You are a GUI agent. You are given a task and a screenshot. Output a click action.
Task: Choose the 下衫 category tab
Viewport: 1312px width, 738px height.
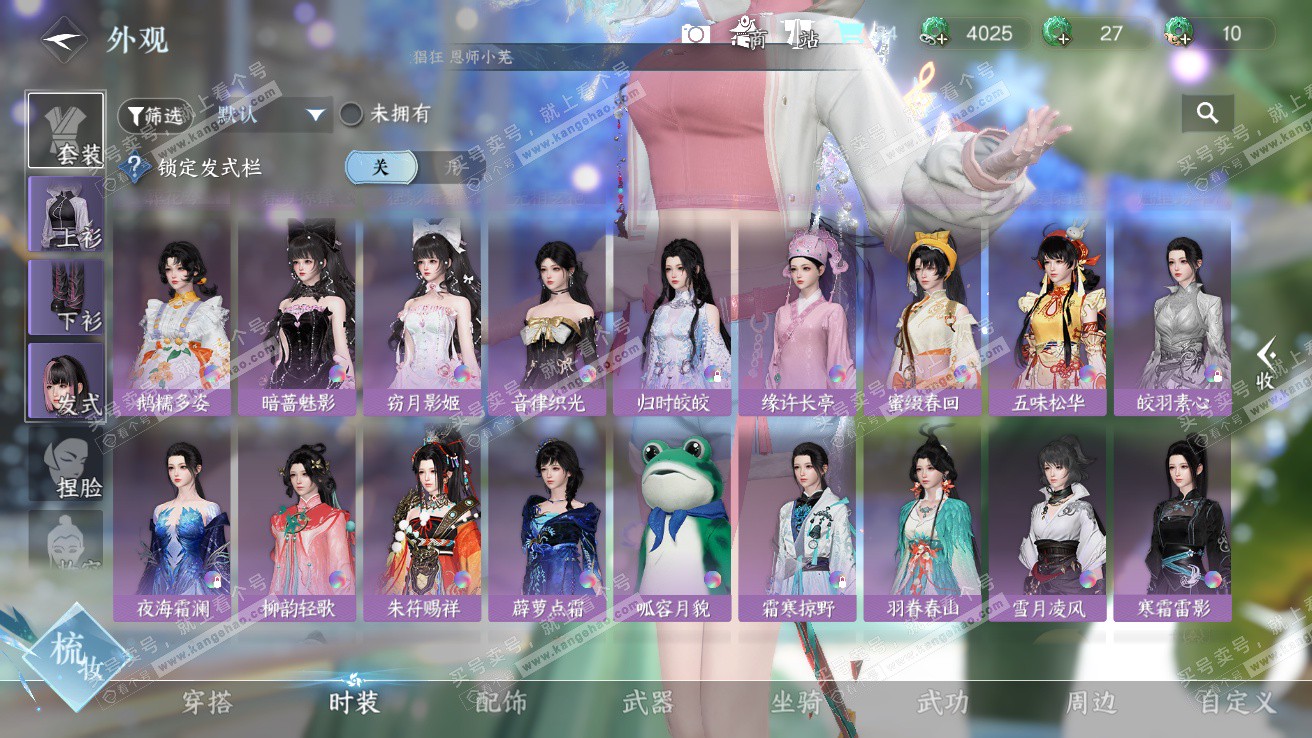pos(66,297)
